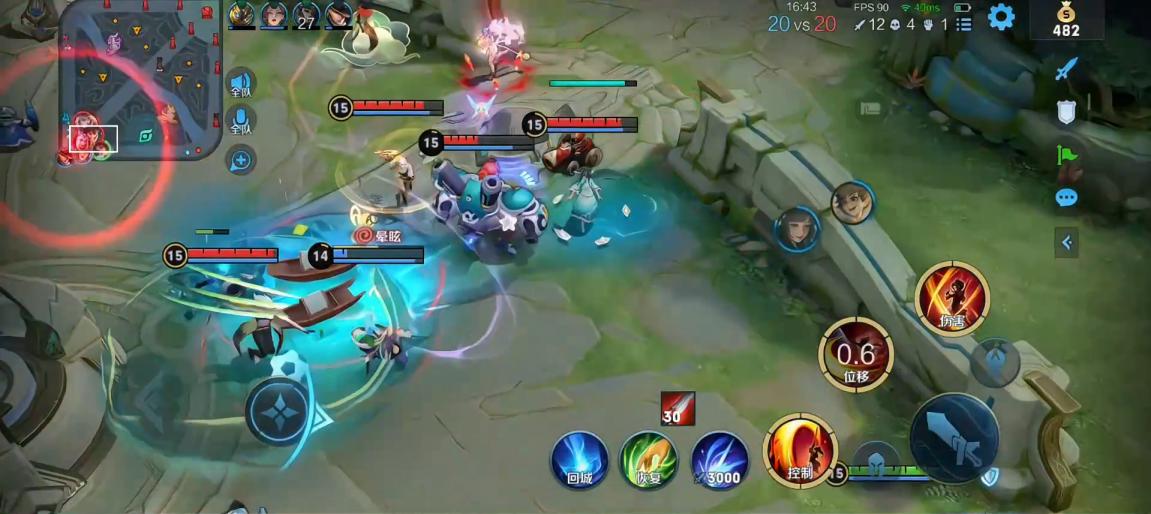
Task: Open the scoreboard list icon
Action: tap(964, 24)
